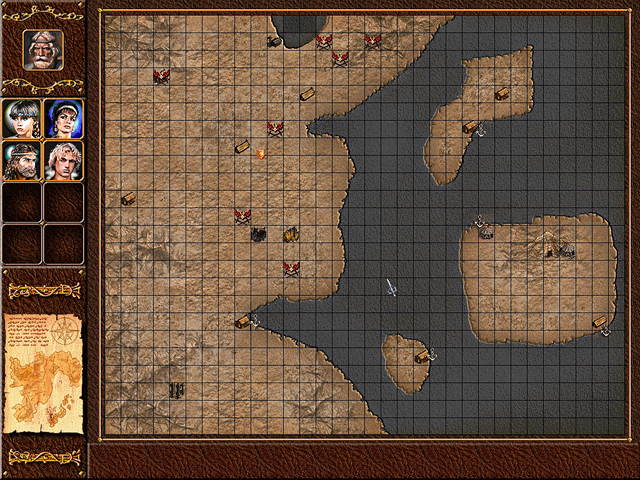Select the blond-haired party member portrait

[64, 160]
